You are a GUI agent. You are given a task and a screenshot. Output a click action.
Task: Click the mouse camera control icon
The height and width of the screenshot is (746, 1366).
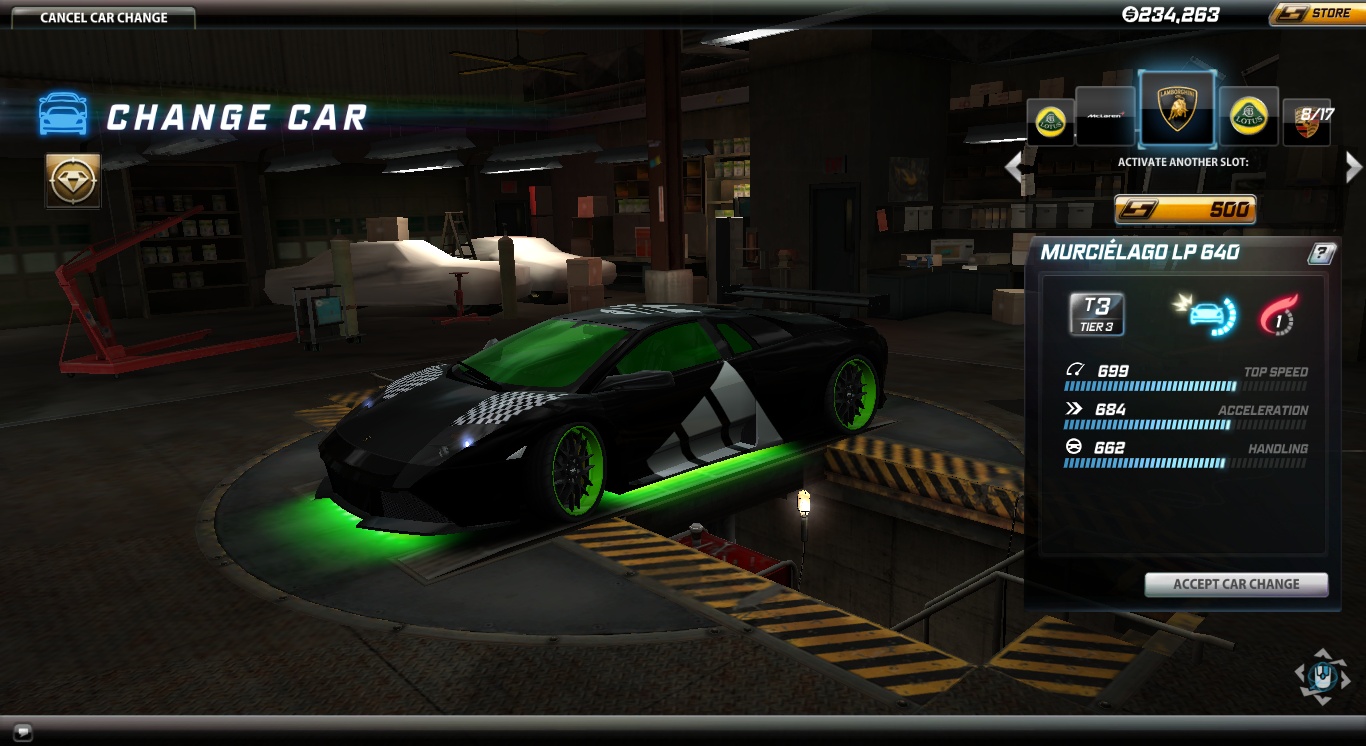pyautogui.click(x=1322, y=677)
